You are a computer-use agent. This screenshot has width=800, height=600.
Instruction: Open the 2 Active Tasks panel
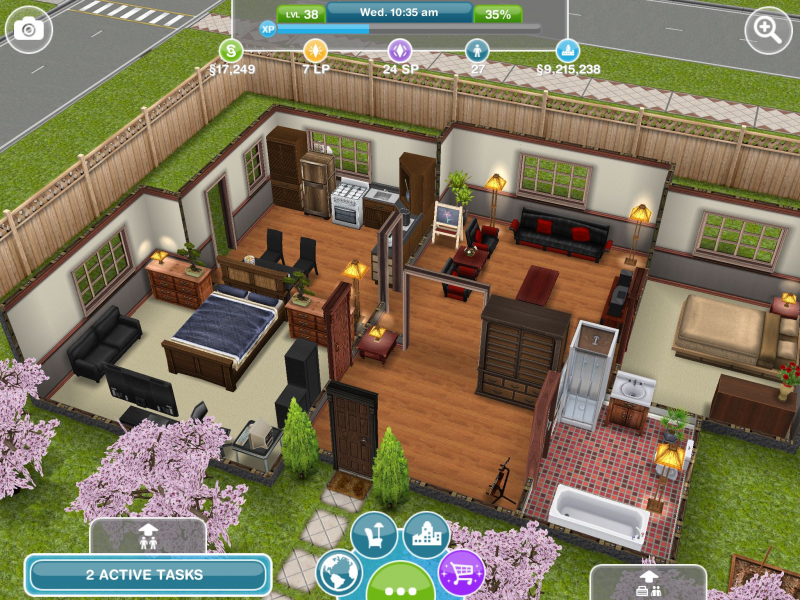[147, 575]
